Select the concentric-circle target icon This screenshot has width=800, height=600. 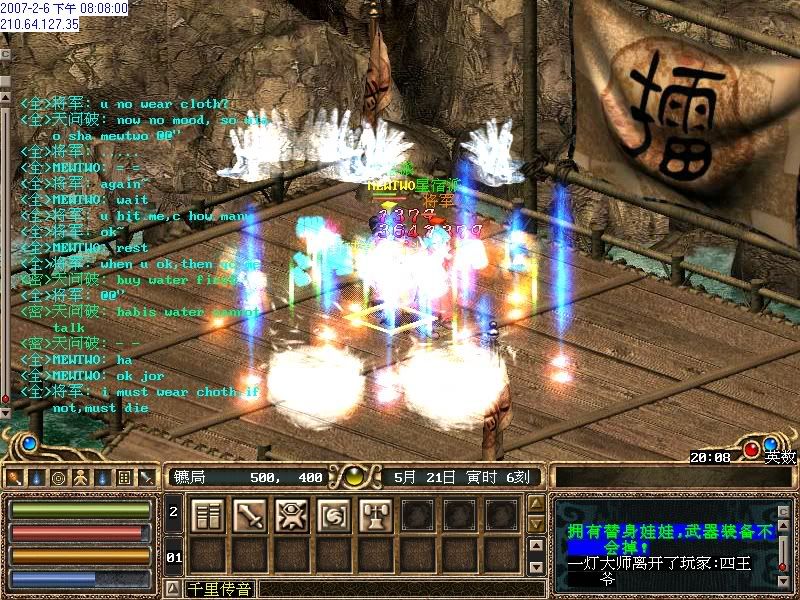click(59, 478)
